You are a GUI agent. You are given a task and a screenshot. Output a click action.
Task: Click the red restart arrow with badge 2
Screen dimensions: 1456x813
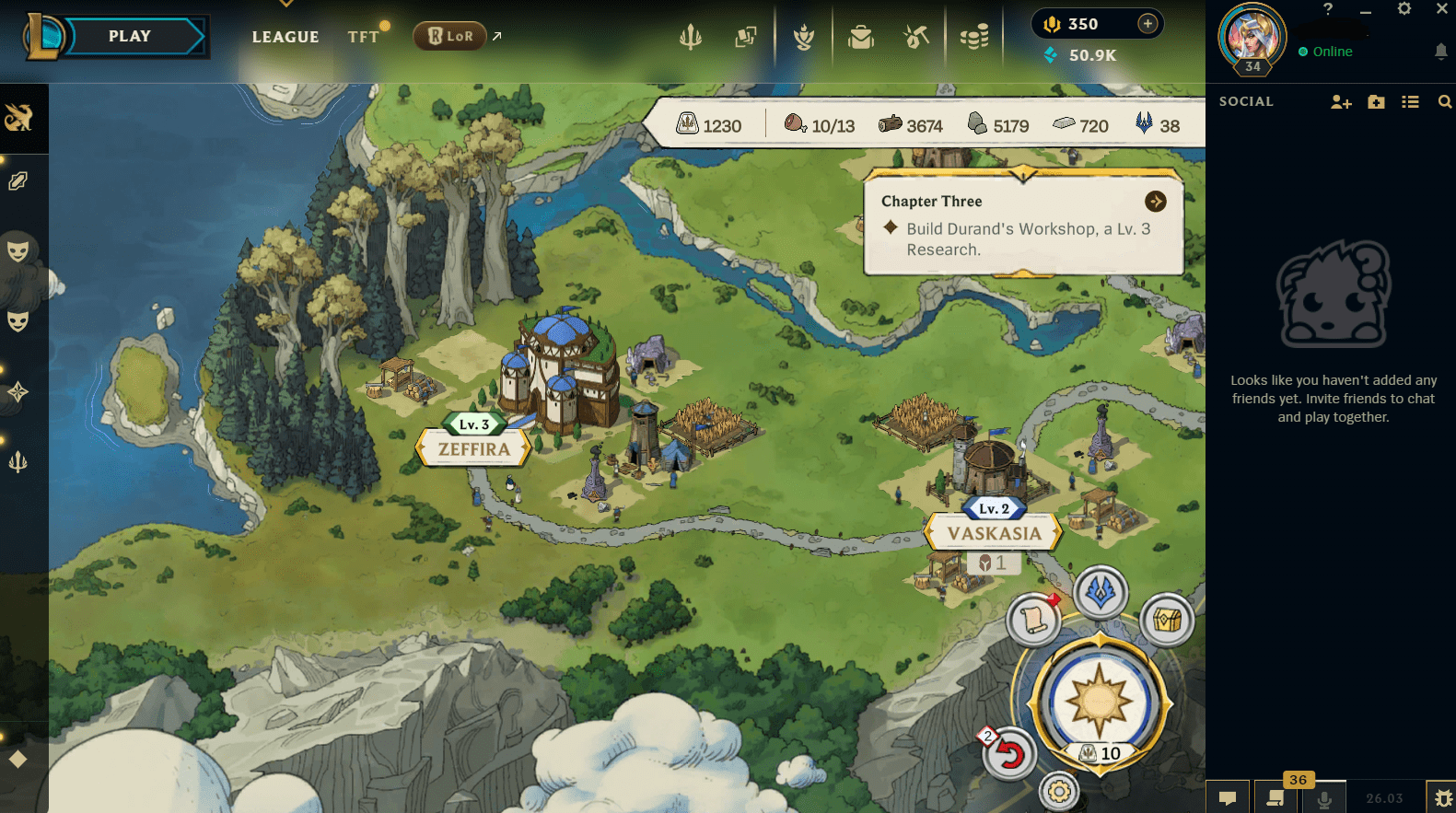click(1010, 753)
